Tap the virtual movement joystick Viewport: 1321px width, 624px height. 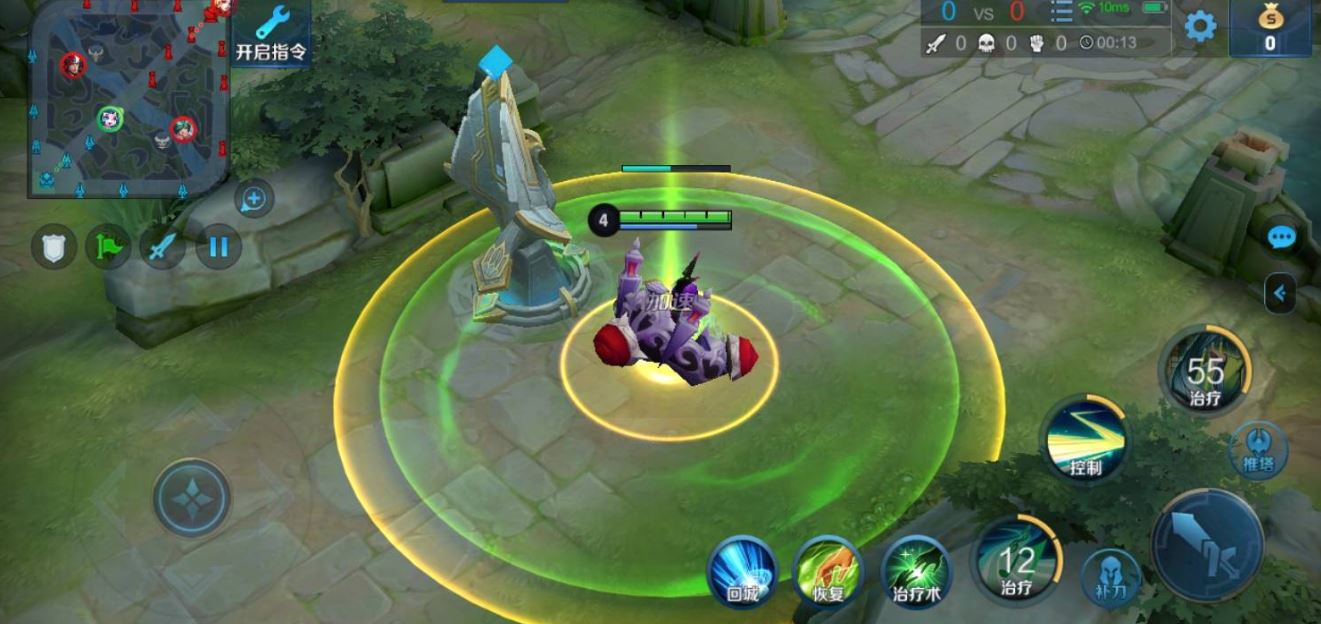pyautogui.click(x=192, y=498)
